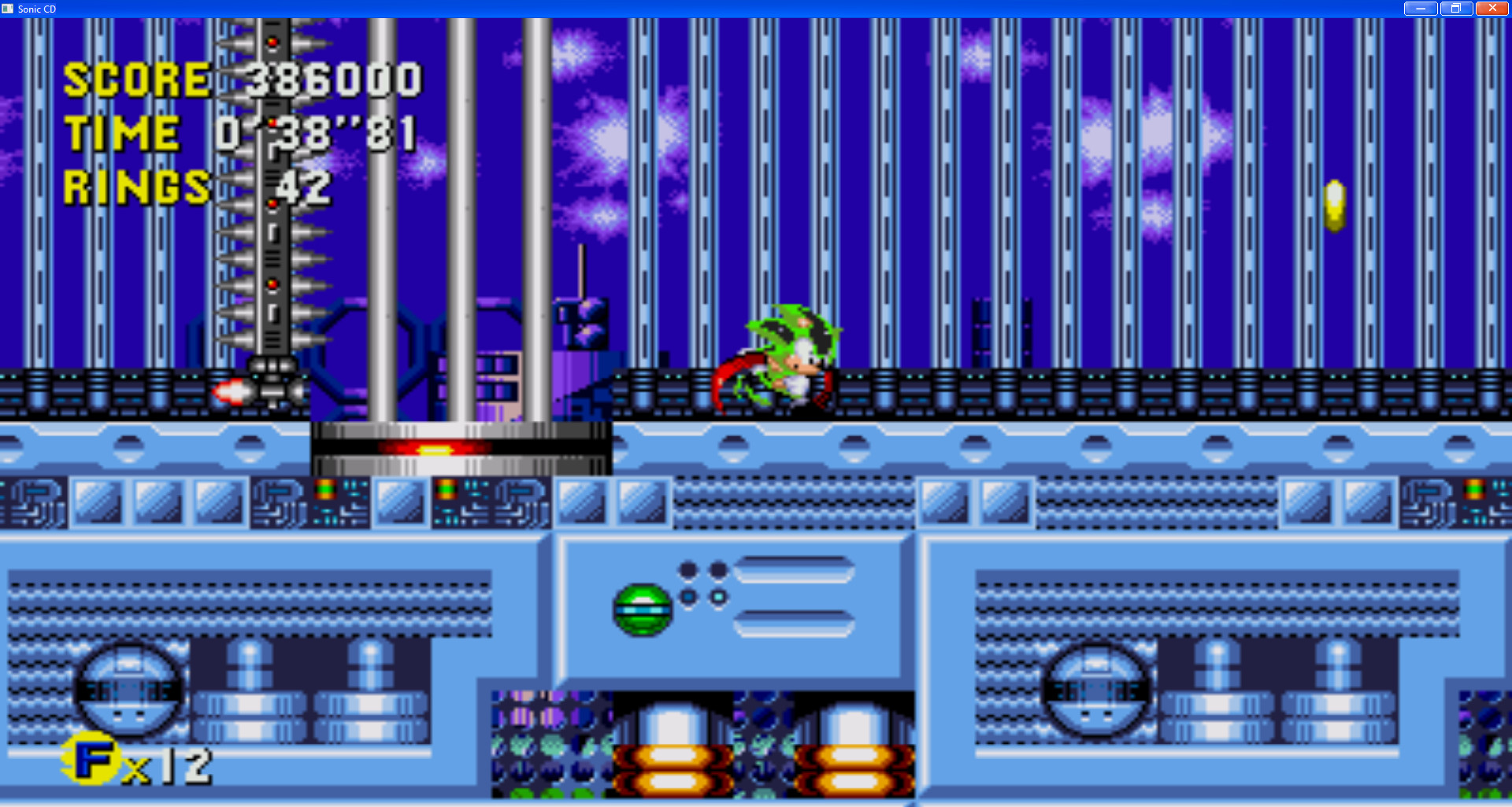This screenshot has width=1512, height=807.
Task: Click the Sonic CD title bar text
Action: pyautogui.click(x=37, y=9)
